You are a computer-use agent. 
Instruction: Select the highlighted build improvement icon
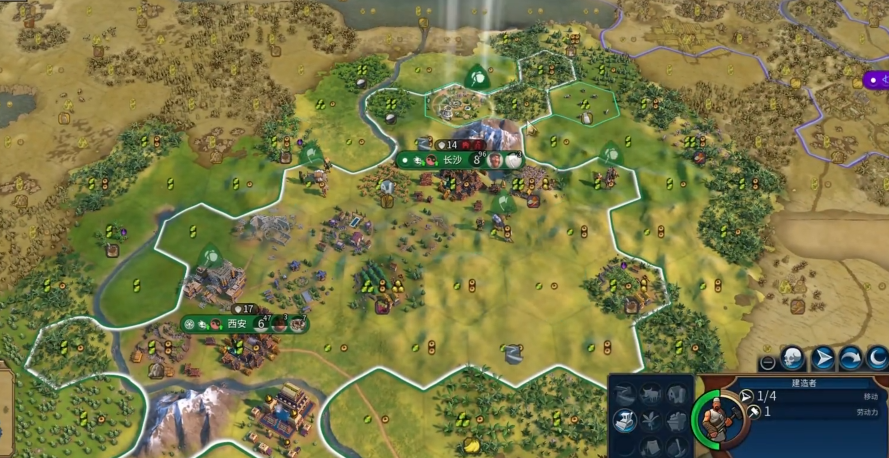point(626,420)
